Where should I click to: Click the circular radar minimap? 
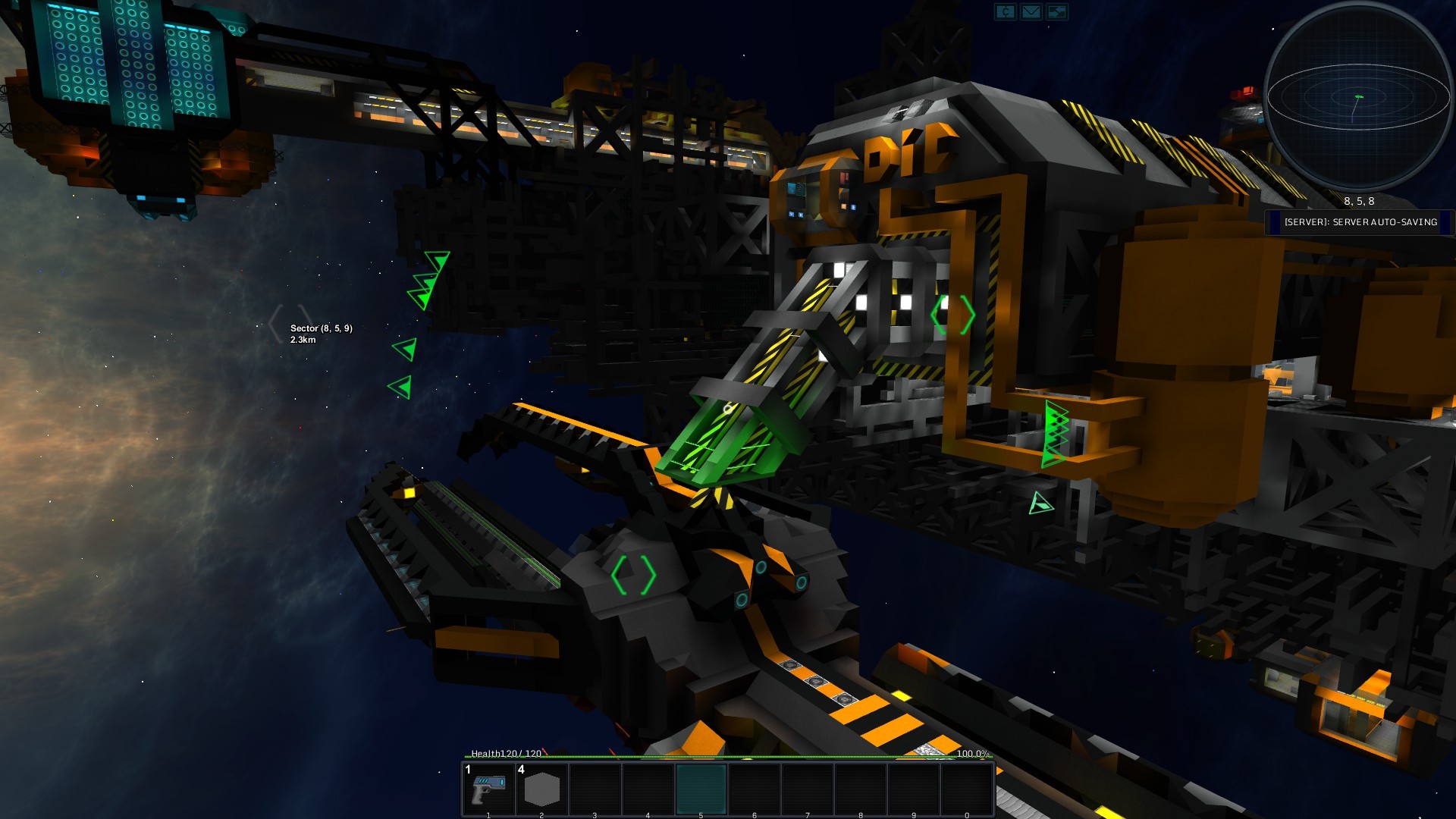tap(1357, 96)
